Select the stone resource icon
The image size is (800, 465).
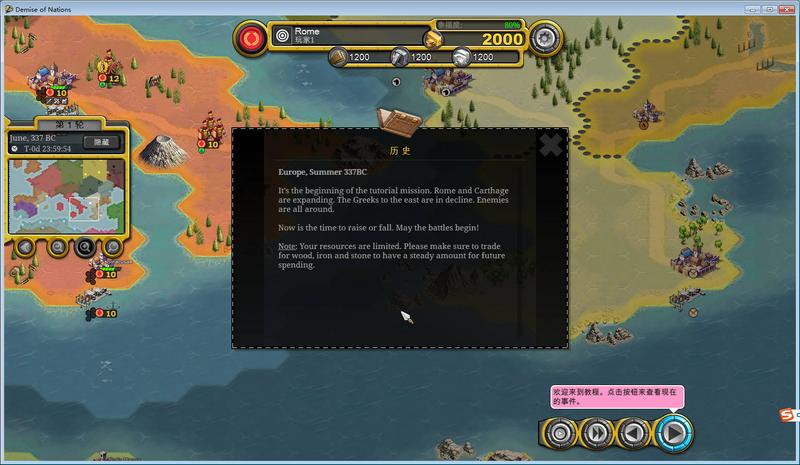click(x=461, y=57)
